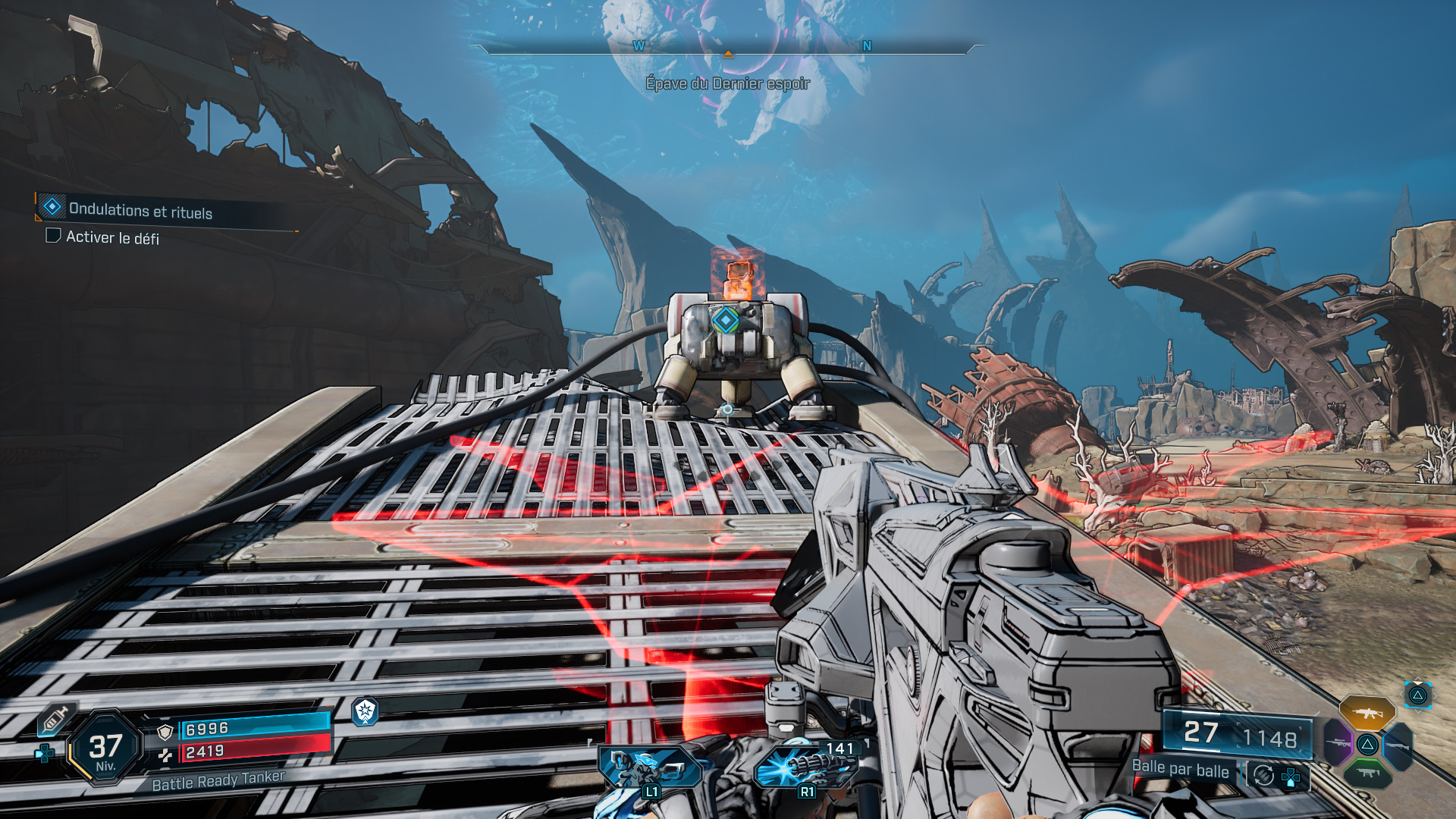Click the blue objective diamond waypoint marker
Screen dimensions: 1456x819
tap(725, 320)
